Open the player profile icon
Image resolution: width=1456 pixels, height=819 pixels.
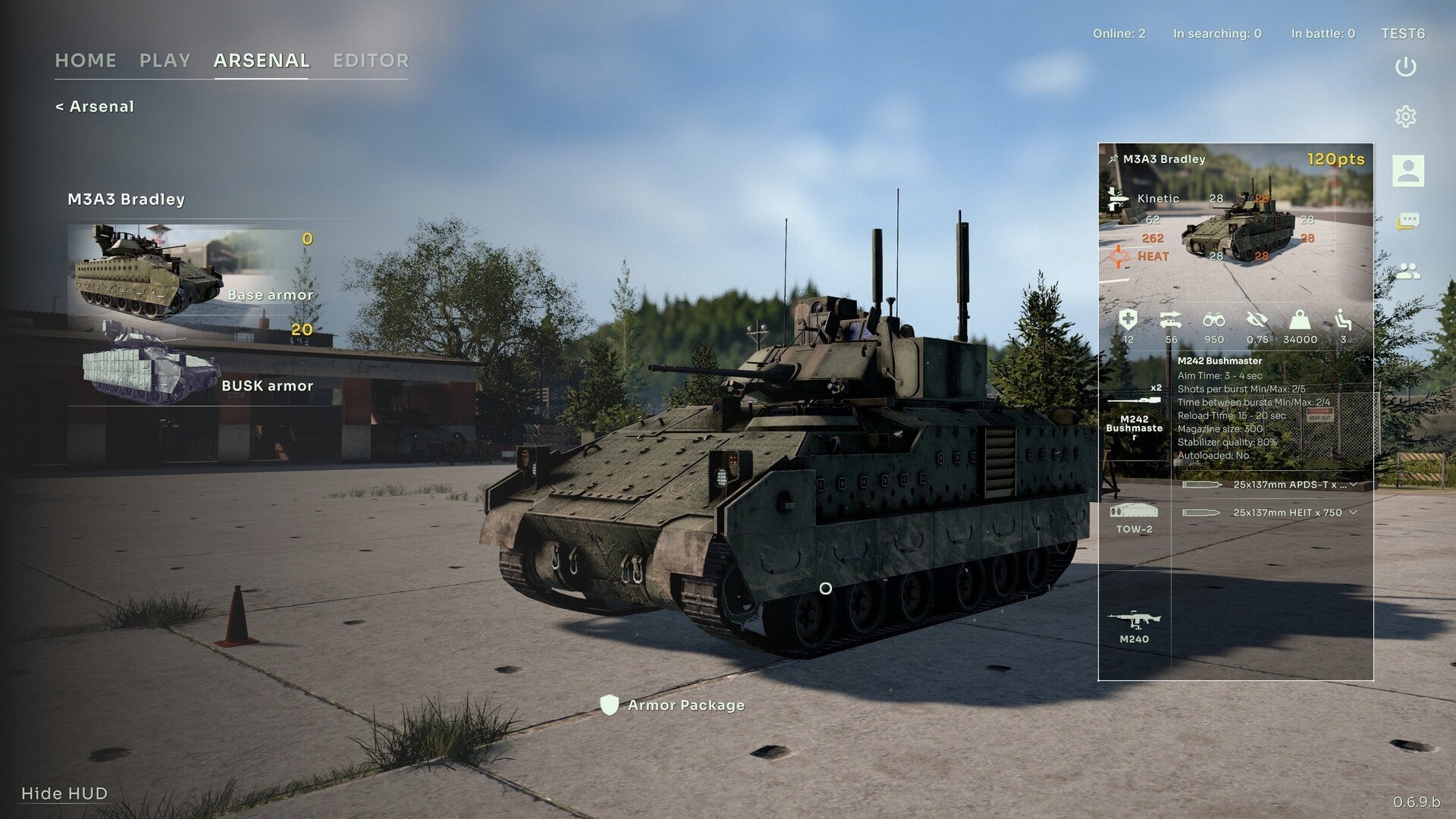pyautogui.click(x=1407, y=171)
